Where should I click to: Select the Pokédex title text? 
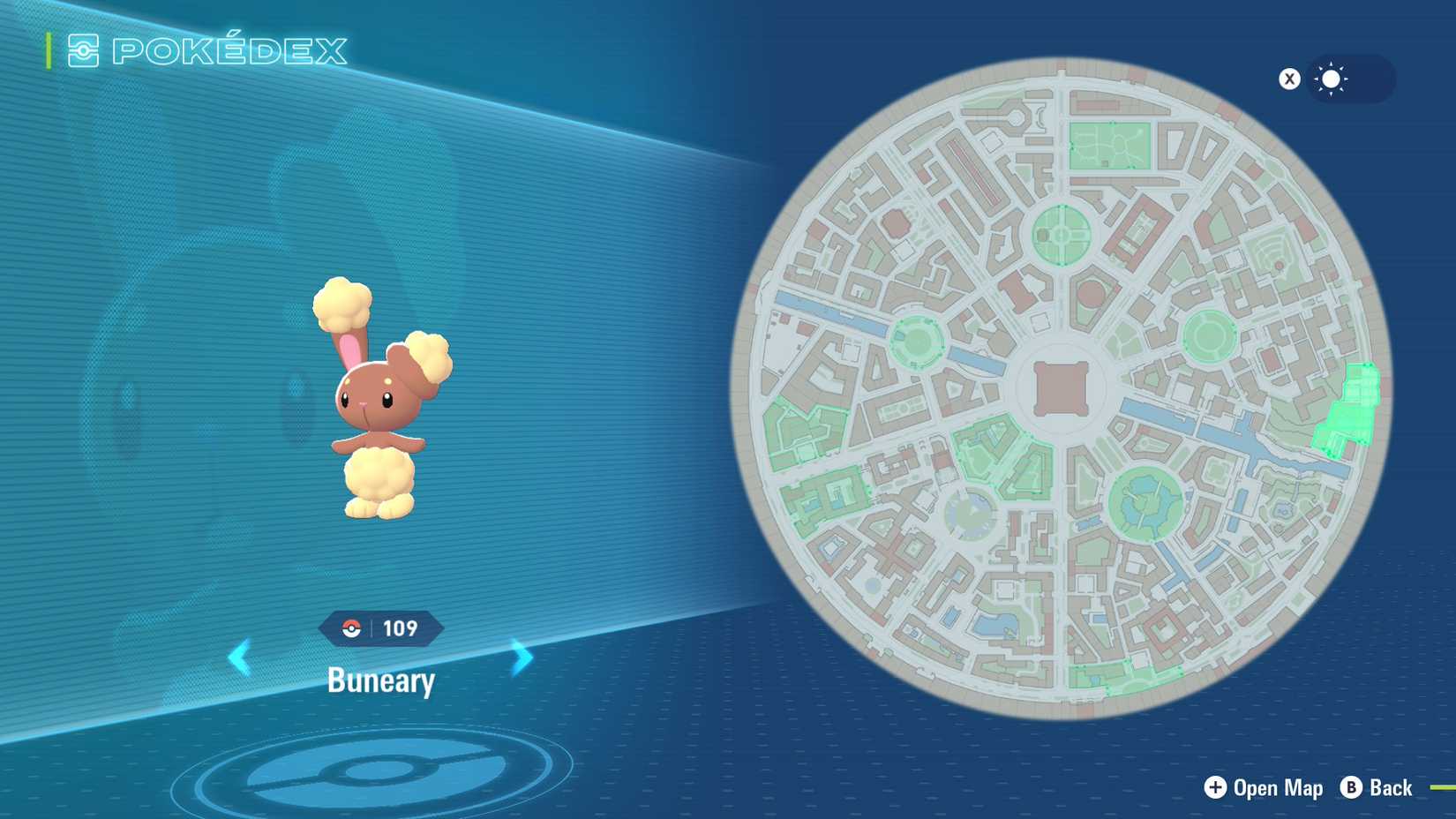tap(228, 51)
